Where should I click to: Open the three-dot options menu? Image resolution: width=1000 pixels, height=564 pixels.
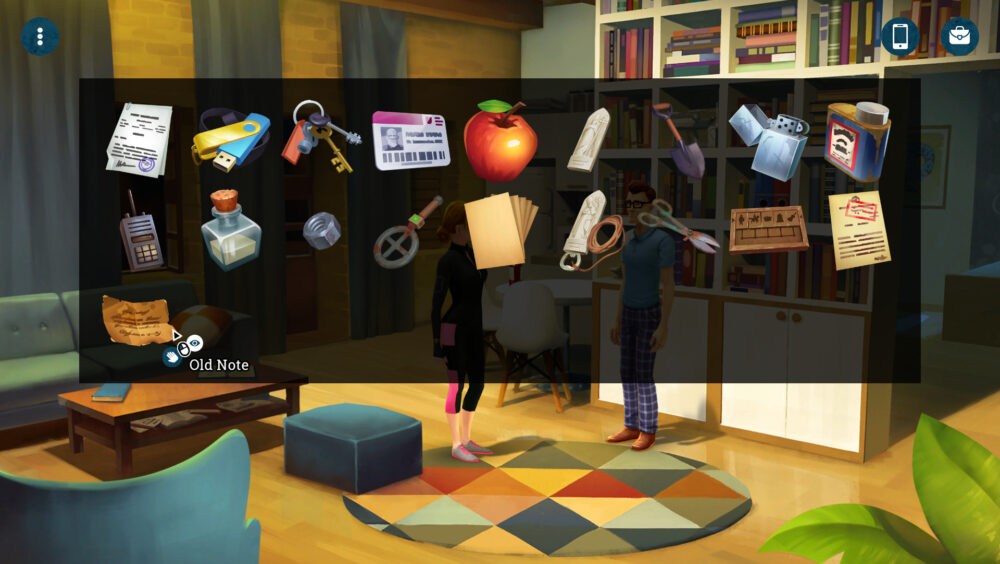click(40, 37)
